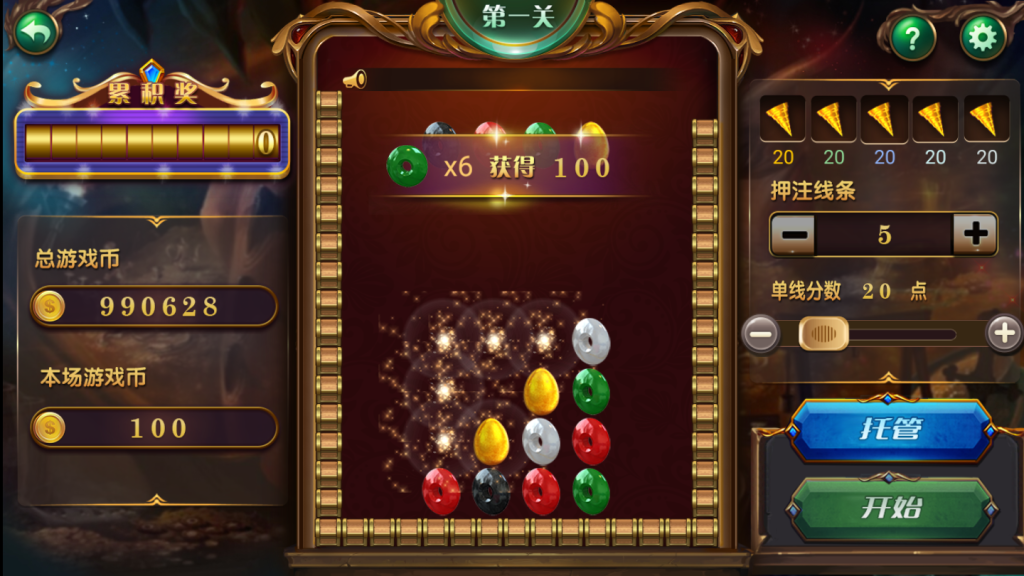Open the help question mark button
The height and width of the screenshot is (576, 1024).
click(x=912, y=38)
